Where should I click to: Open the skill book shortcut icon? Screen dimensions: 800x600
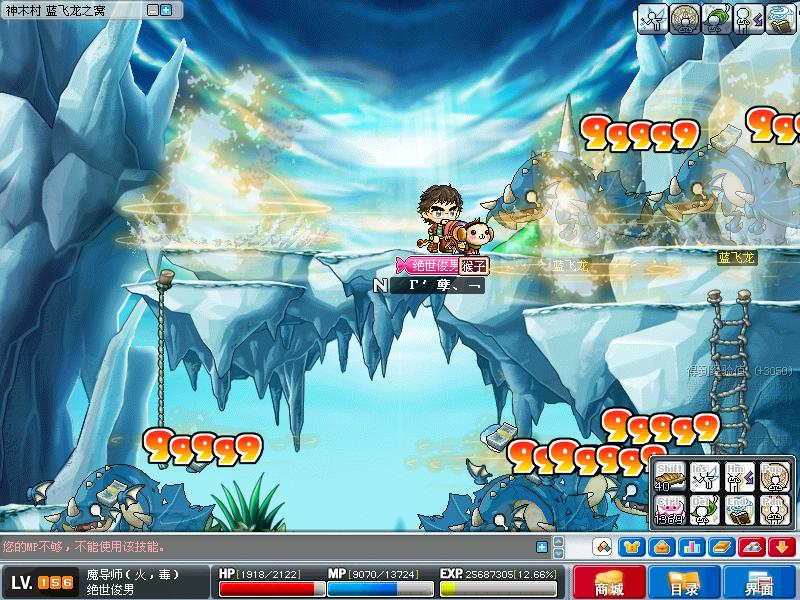point(721,546)
